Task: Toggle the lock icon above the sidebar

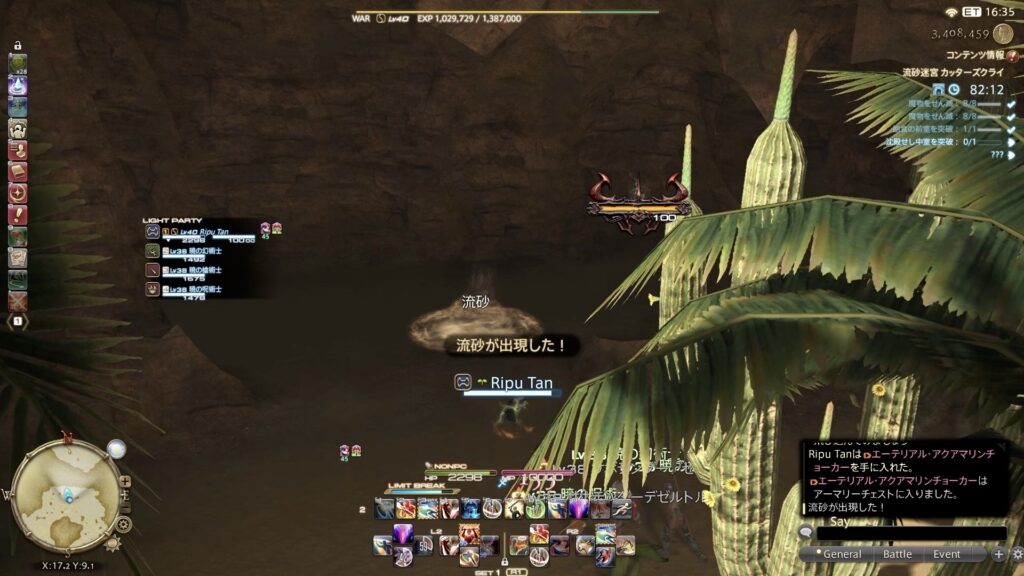Action: [x=18, y=45]
